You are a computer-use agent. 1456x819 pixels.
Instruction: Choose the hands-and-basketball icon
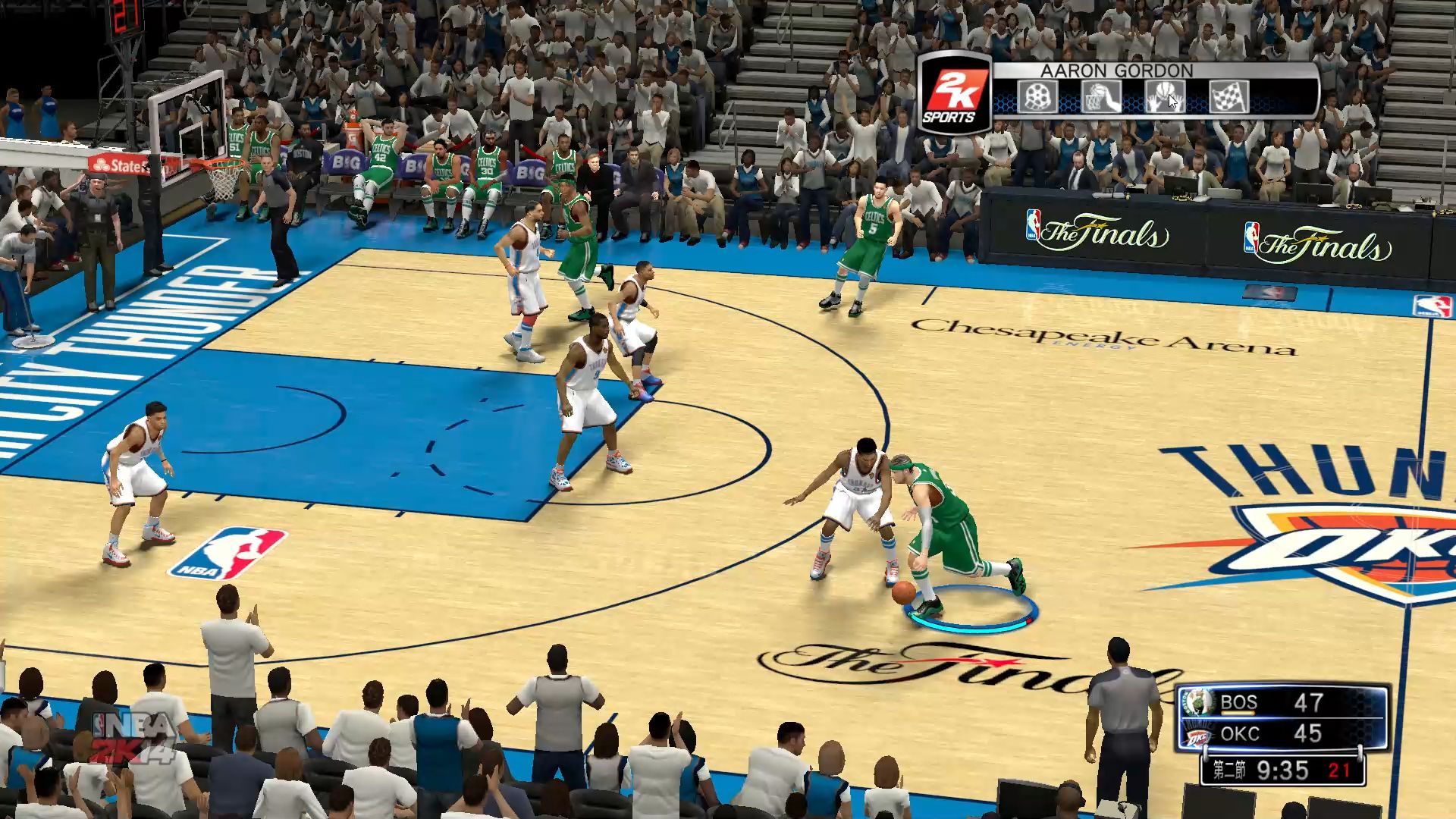click(x=1164, y=98)
